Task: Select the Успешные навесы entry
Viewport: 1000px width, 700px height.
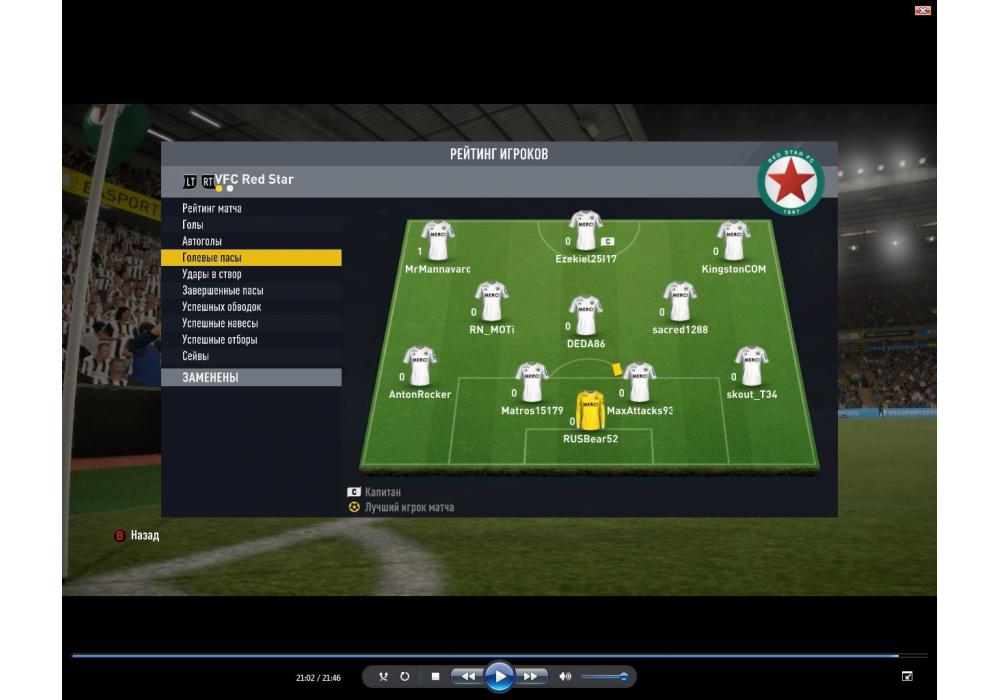Action: (220, 323)
